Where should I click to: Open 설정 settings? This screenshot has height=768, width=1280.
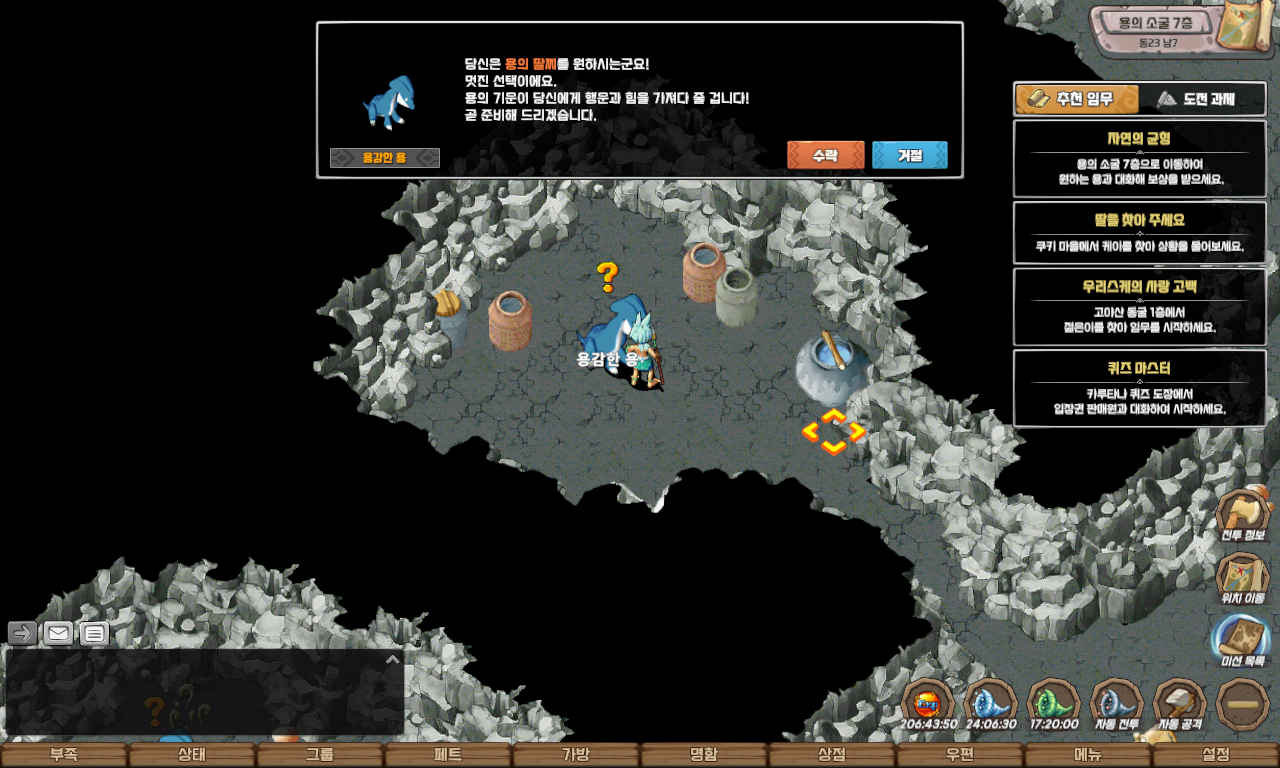click(x=1216, y=755)
